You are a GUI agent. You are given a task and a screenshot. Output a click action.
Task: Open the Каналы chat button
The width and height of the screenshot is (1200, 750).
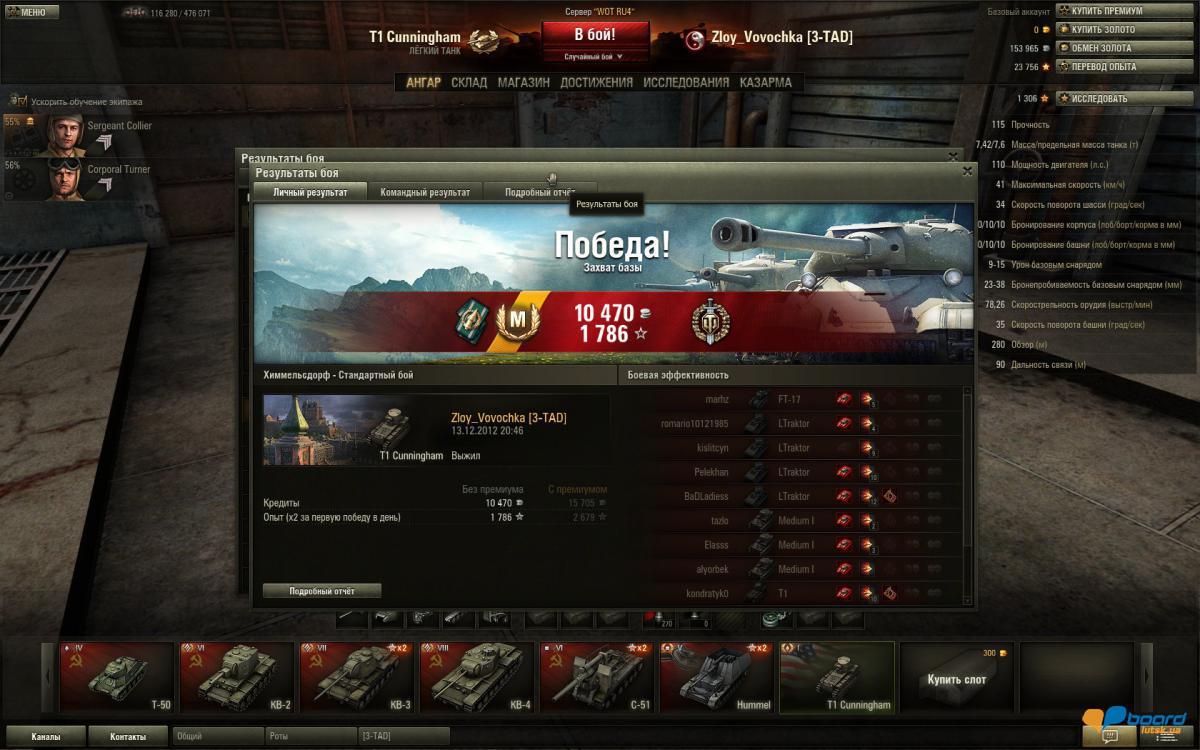[45, 737]
